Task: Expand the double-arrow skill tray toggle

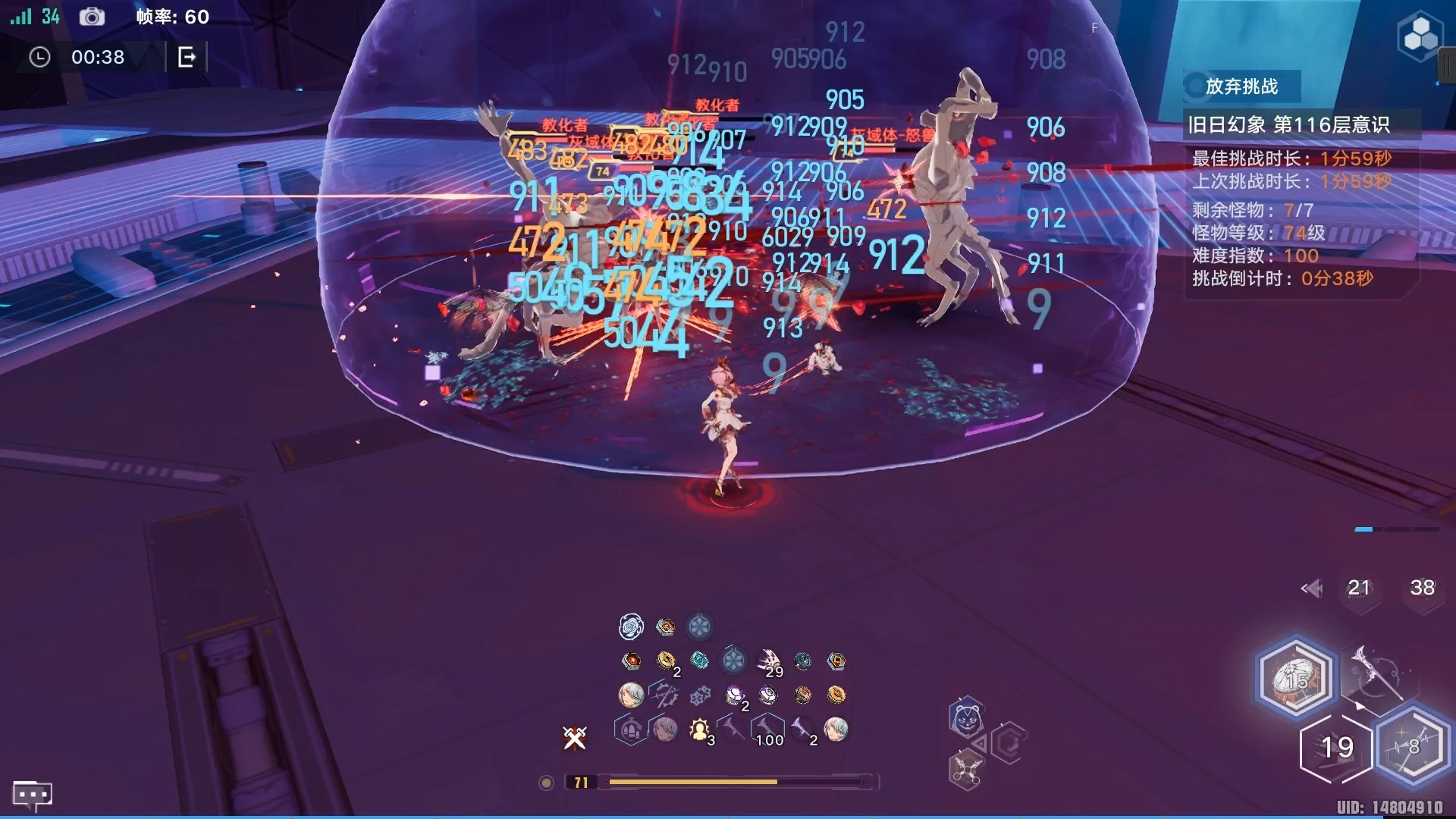Action: 1311,588
